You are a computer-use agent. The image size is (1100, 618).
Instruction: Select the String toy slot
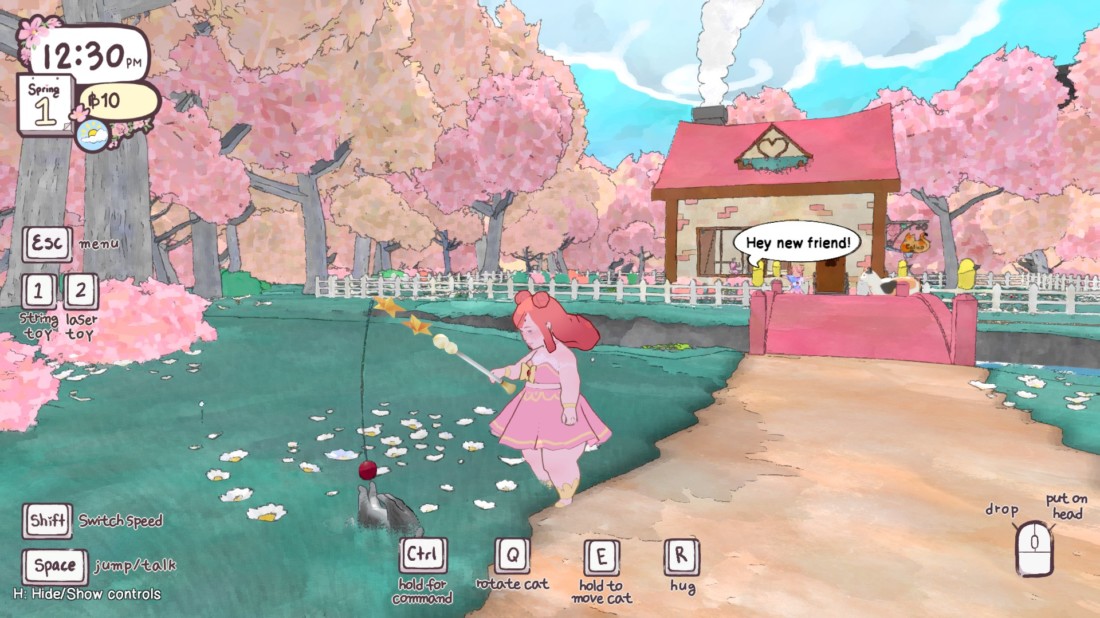[38, 291]
